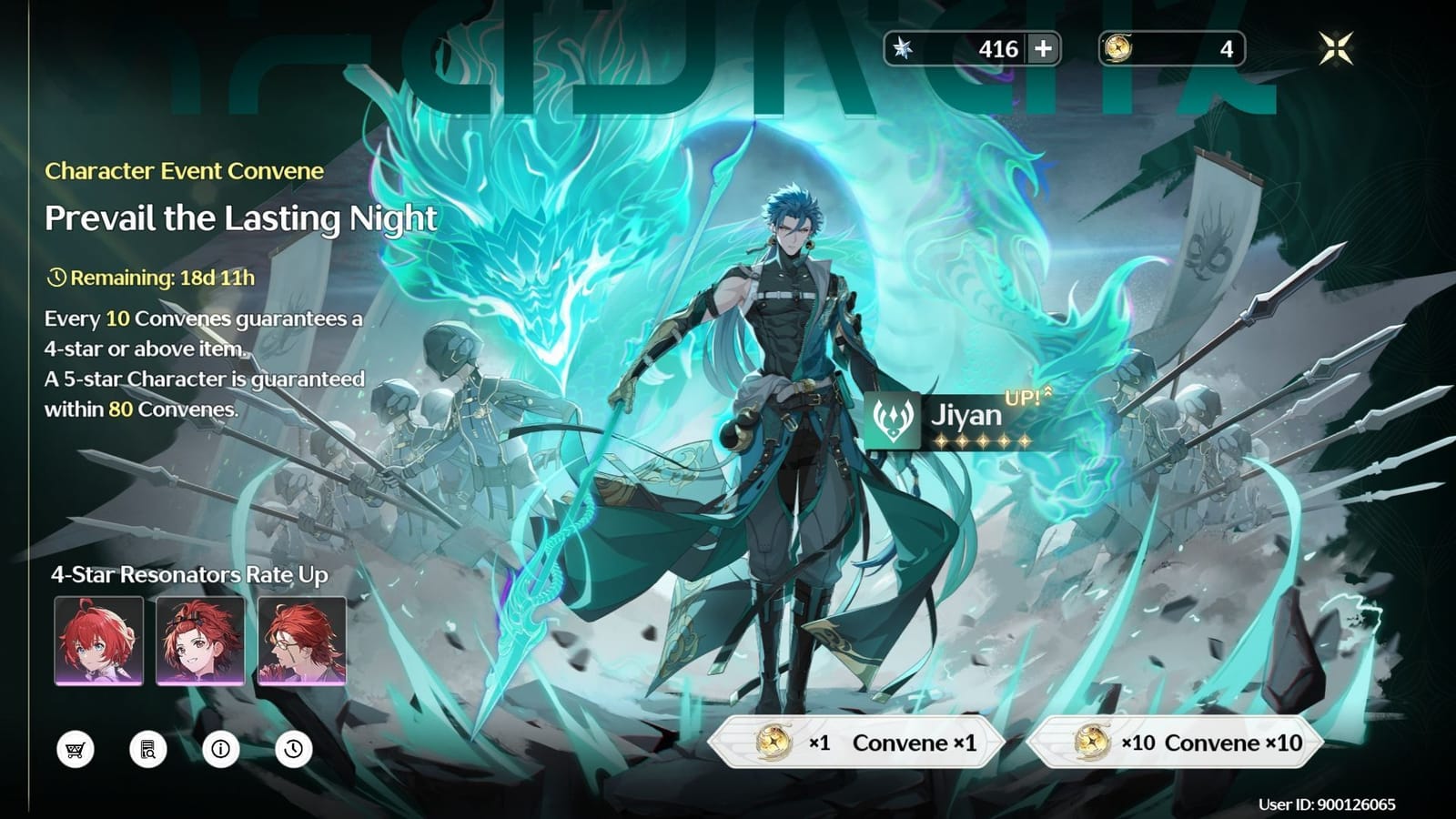1456x819 pixels.
Task: Click the Radiant Tide coin icon
Action: (1118, 50)
